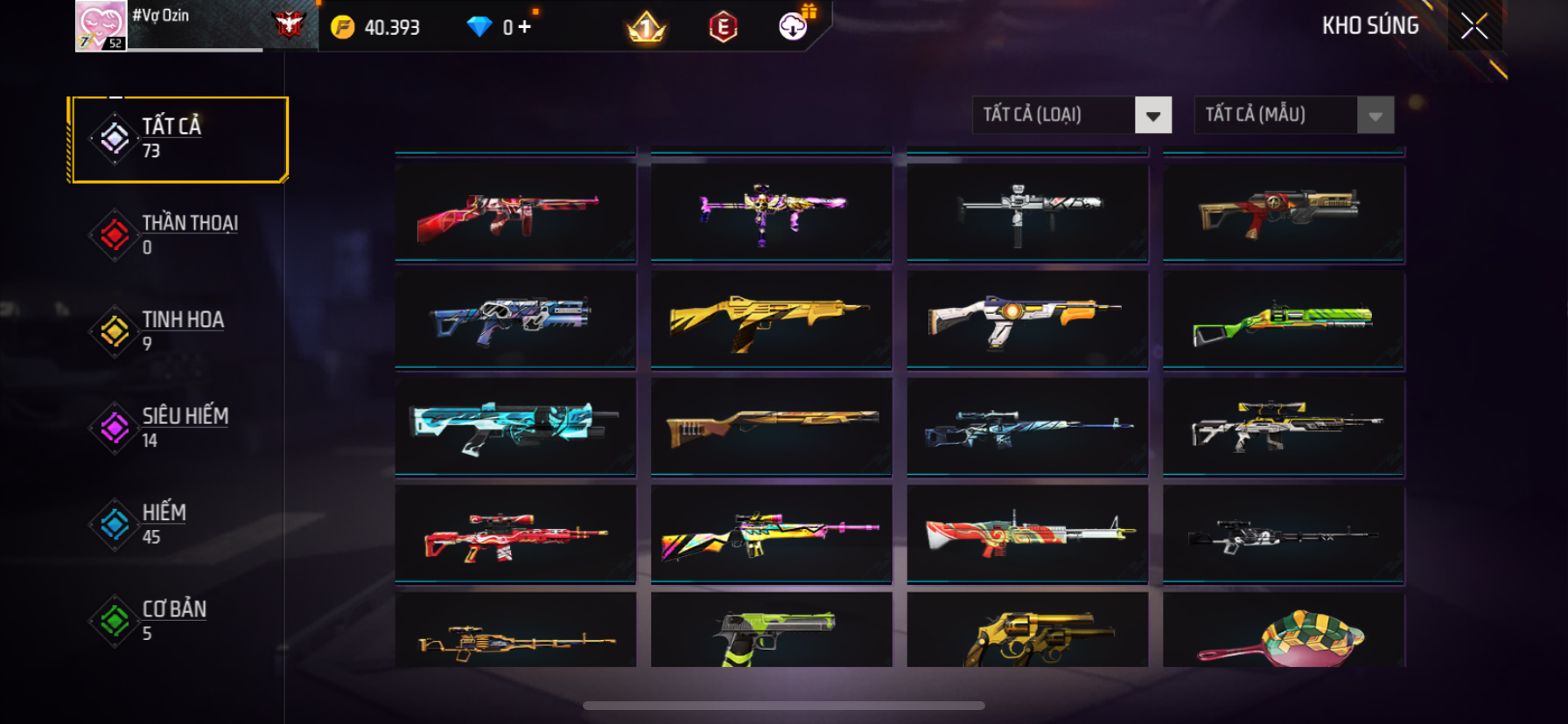Open the gold crown rank icon

tap(647, 28)
